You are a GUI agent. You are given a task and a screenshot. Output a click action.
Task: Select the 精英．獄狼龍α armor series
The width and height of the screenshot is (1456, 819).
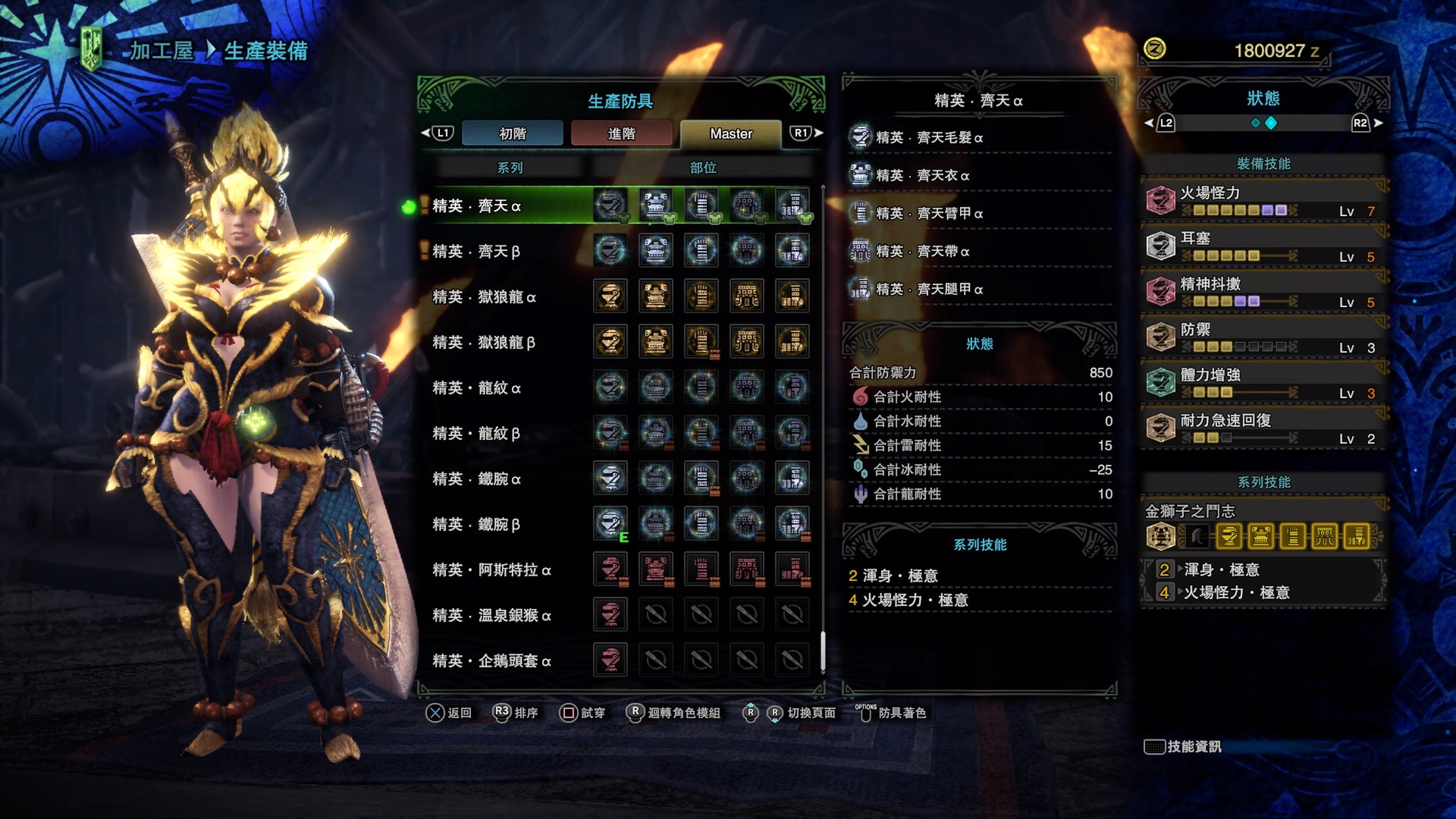pos(484,297)
